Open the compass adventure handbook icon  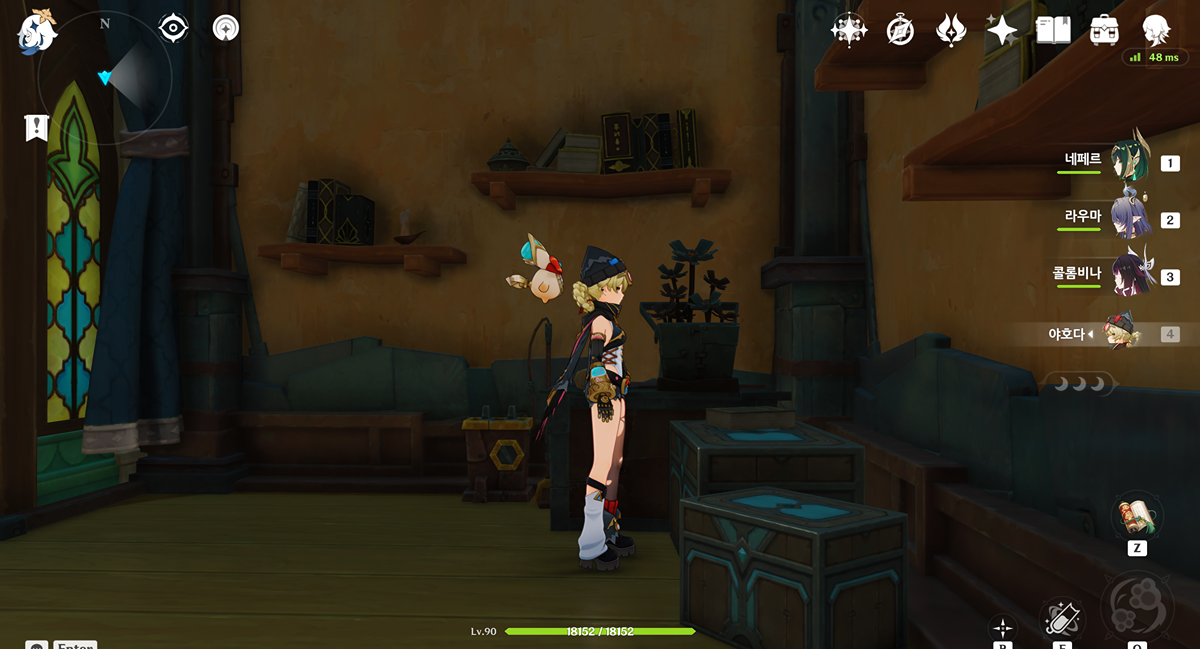(900, 30)
